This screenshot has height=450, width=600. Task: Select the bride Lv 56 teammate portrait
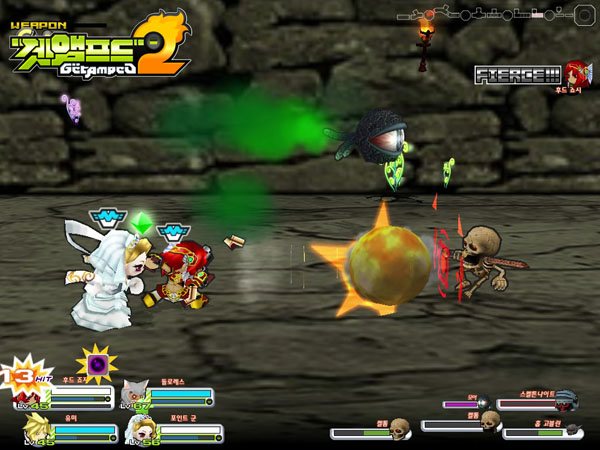tap(139, 430)
